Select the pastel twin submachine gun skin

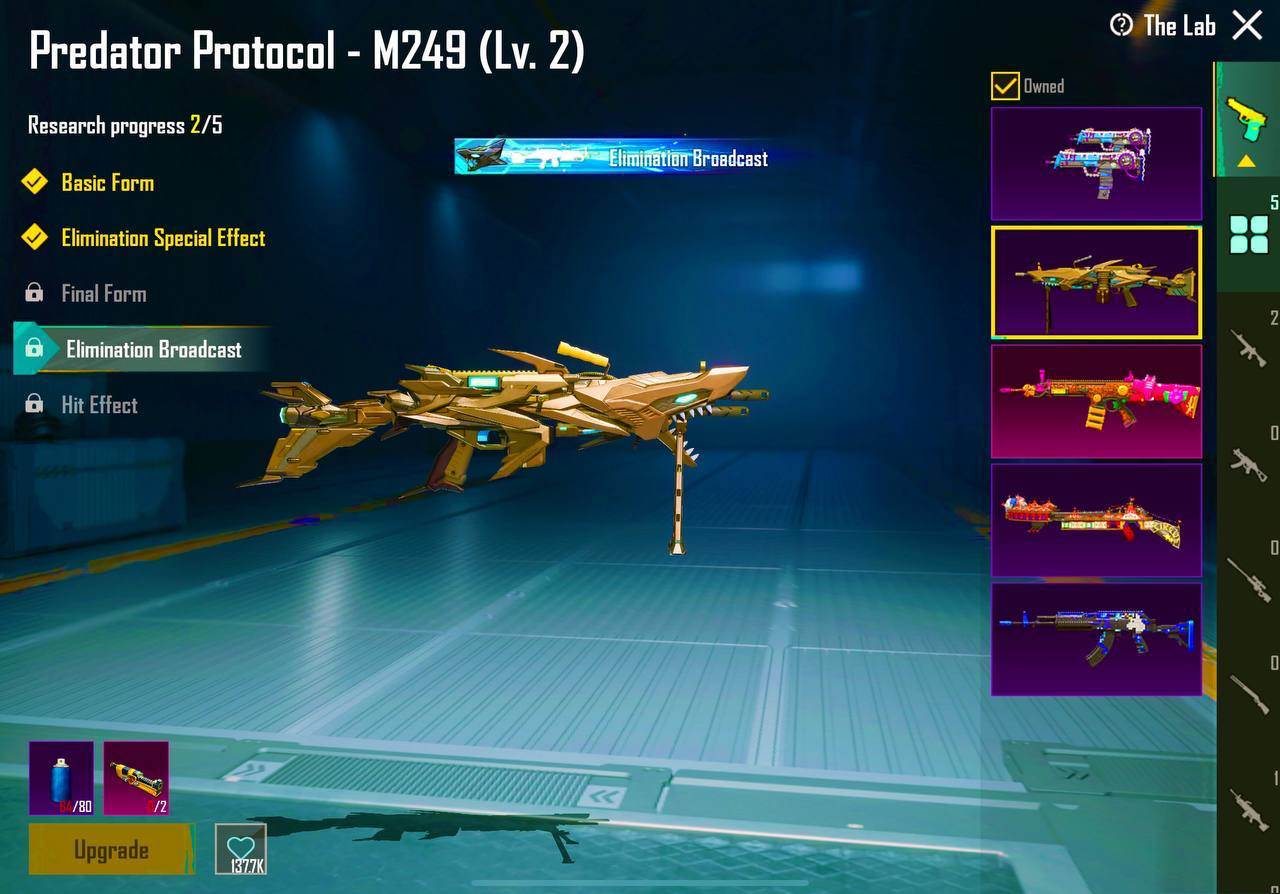tap(1096, 163)
